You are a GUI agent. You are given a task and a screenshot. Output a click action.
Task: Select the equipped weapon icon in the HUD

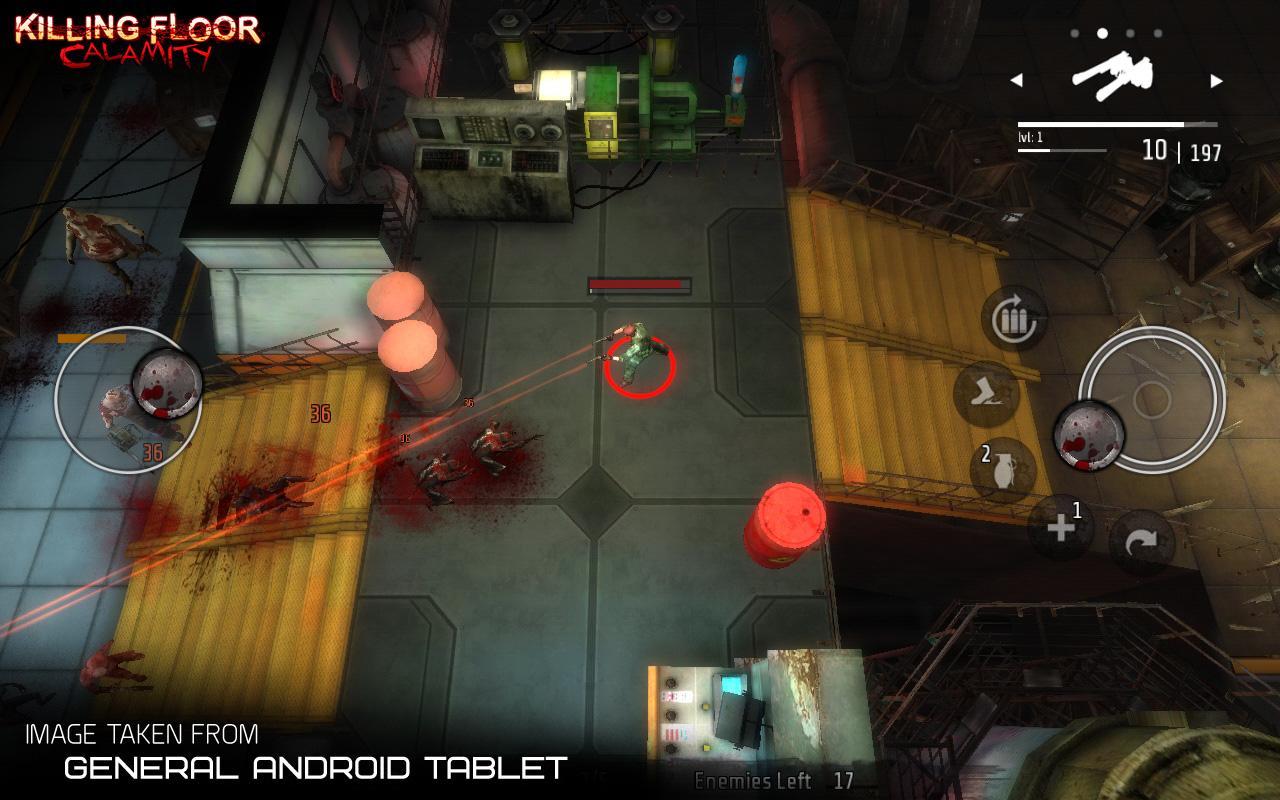click(x=1114, y=73)
